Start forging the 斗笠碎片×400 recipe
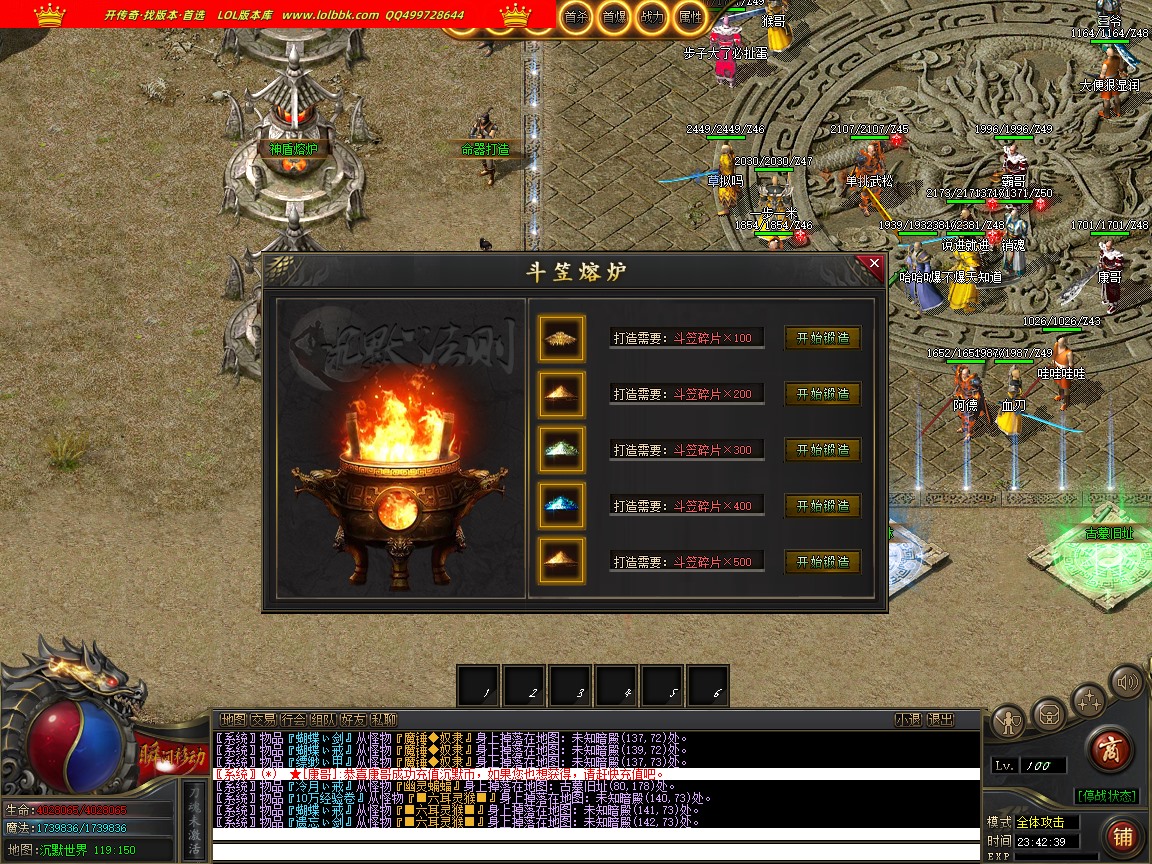Viewport: 1152px width, 864px height. tap(822, 506)
